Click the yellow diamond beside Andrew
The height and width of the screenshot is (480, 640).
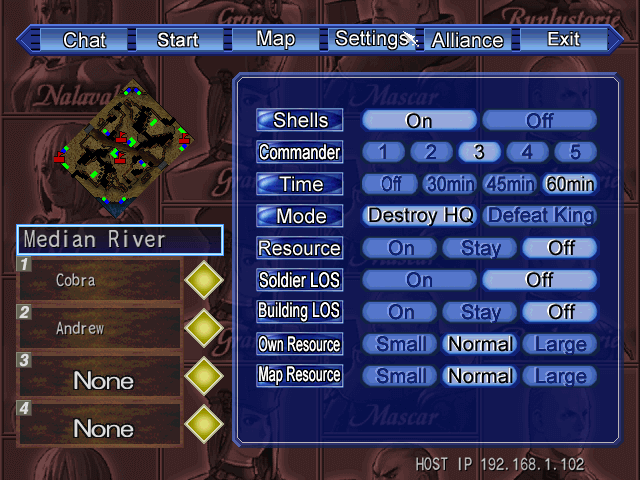coord(205,328)
